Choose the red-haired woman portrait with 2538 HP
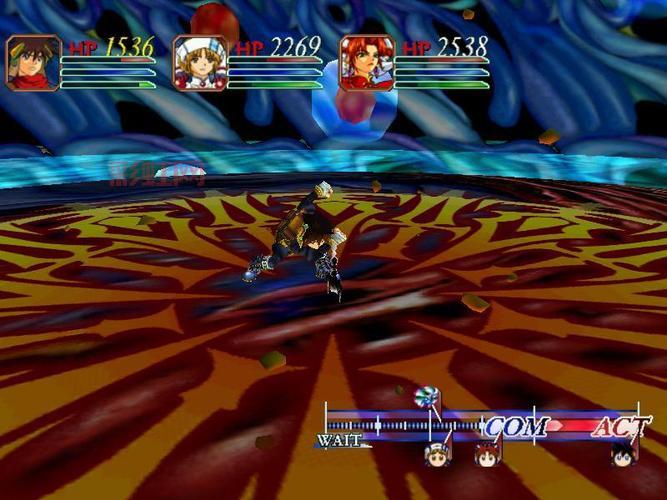The image size is (667, 500). point(366,63)
